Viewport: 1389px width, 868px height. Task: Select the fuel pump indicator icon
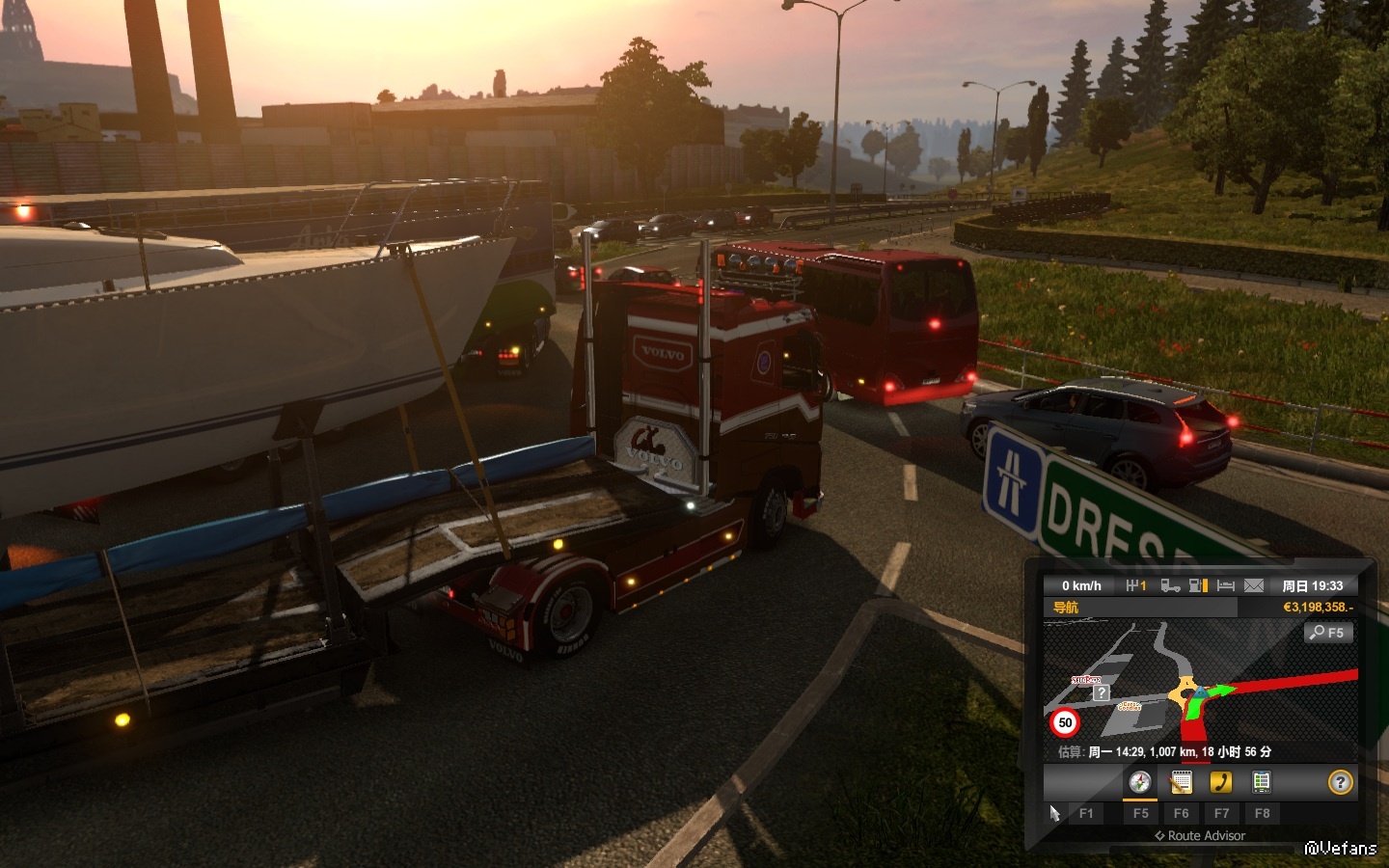pos(1198,585)
